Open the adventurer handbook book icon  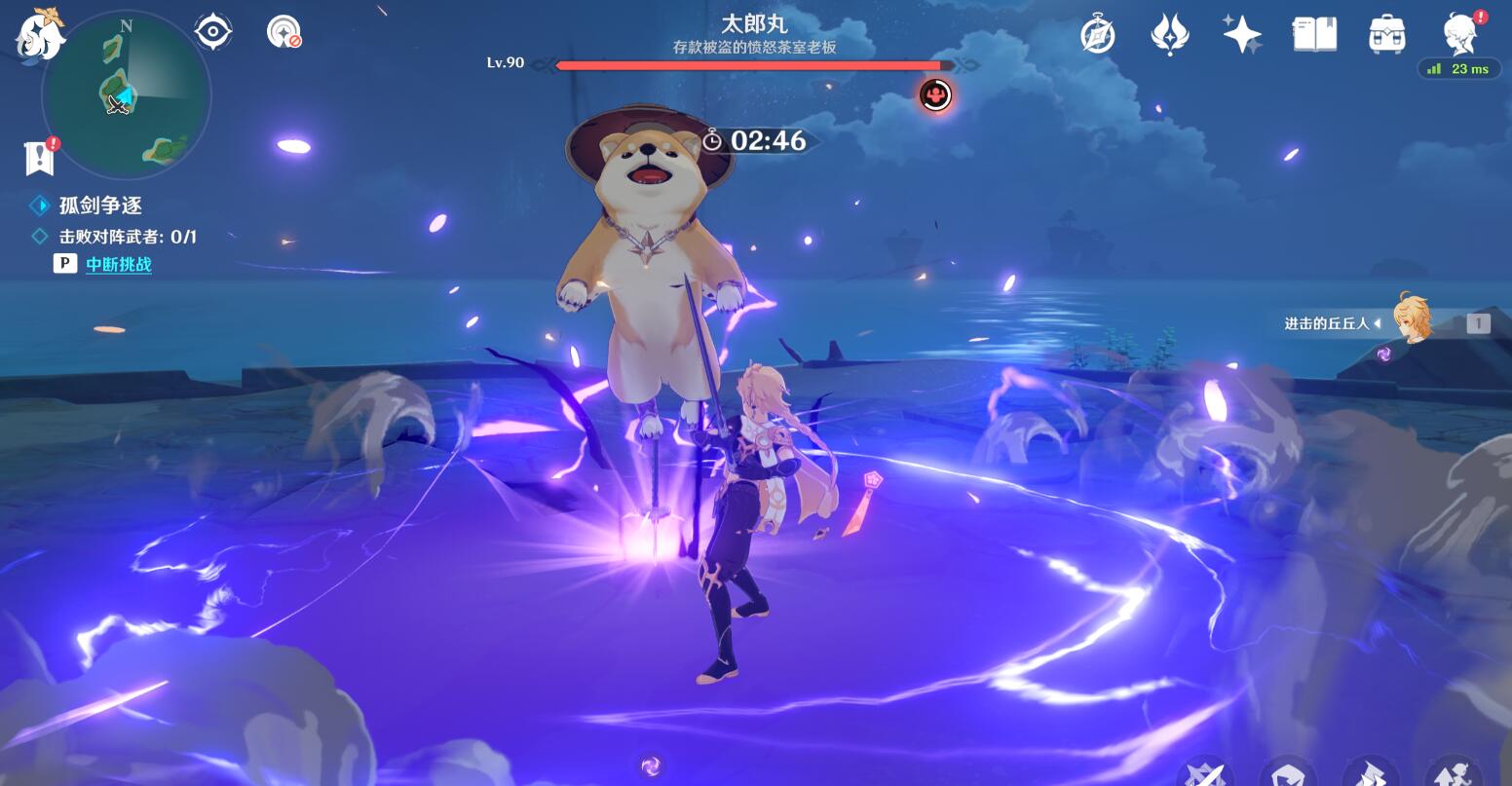[x=1314, y=35]
